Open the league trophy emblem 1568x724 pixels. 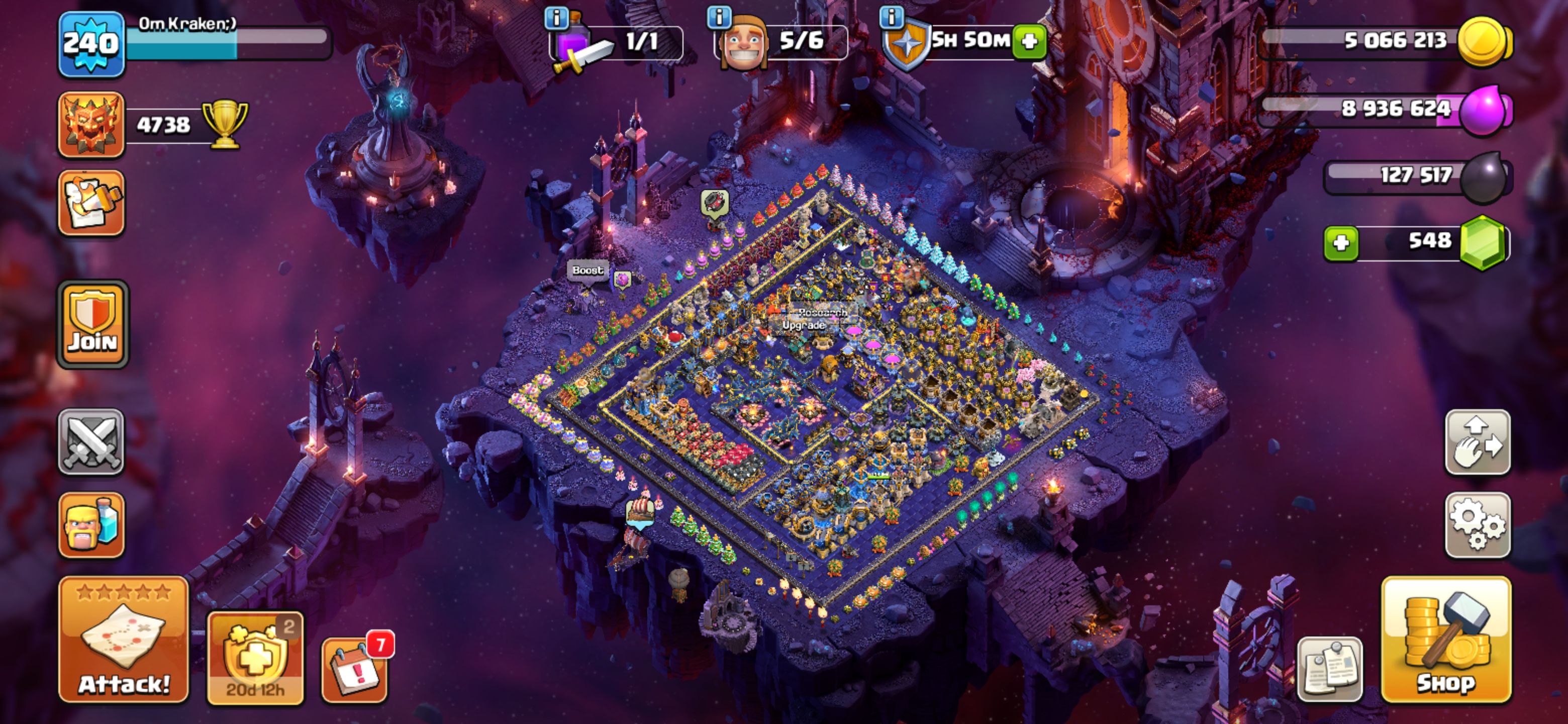[x=91, y=125]
